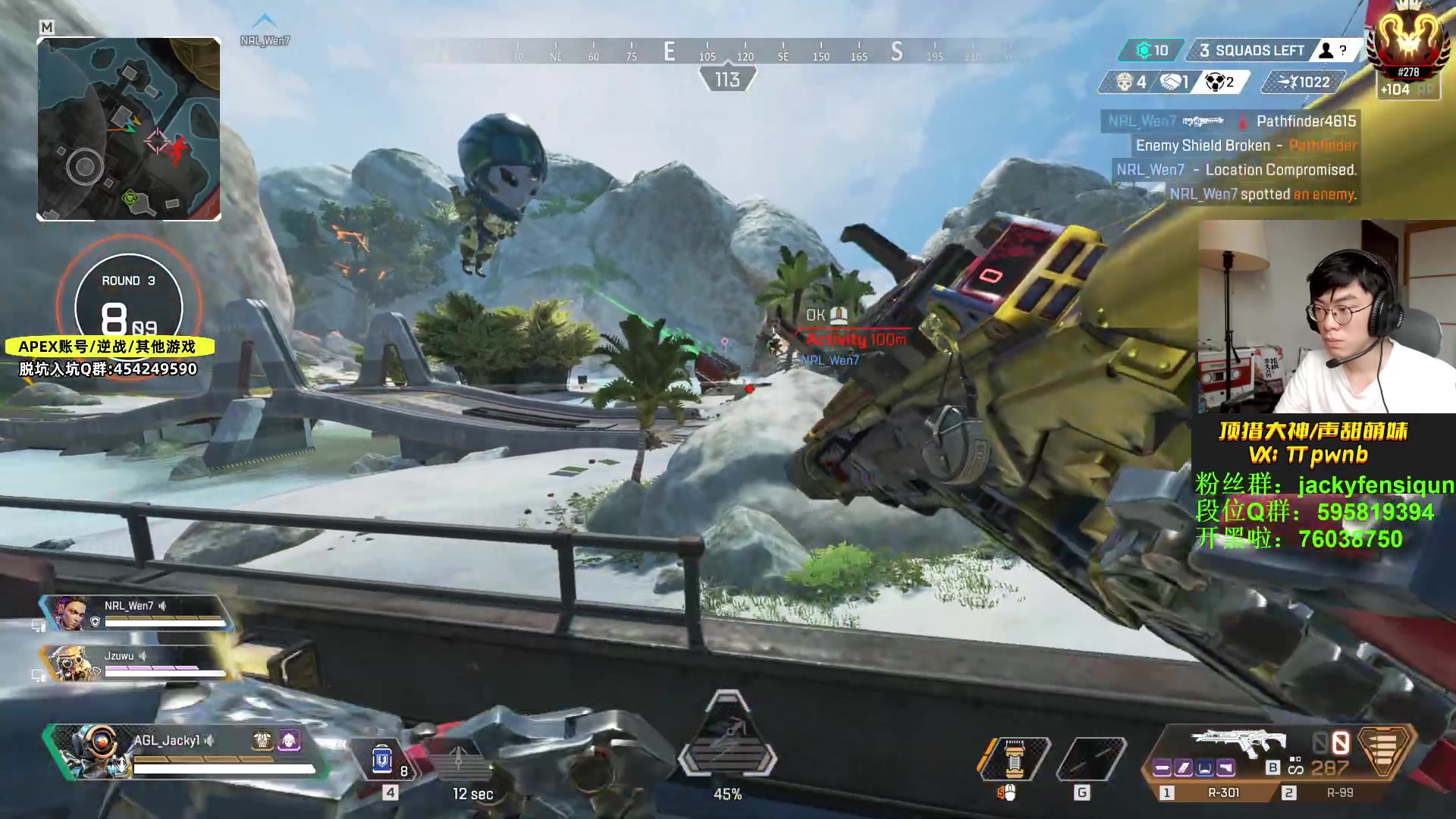Image resolution: width=1456 pixels, height=819 pixels.
Task: Switch to the R-301 weapon slot
Action: [1222, 792]
